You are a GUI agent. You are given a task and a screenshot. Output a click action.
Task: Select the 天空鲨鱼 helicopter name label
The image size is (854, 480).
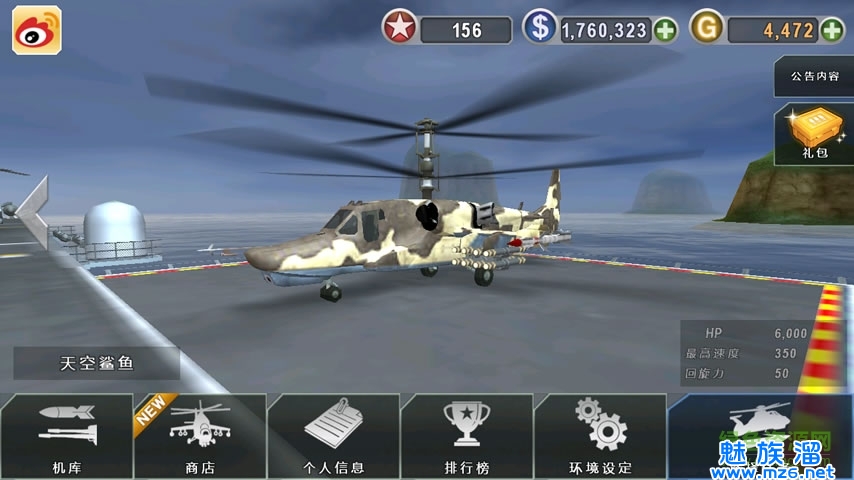(97, 363)
